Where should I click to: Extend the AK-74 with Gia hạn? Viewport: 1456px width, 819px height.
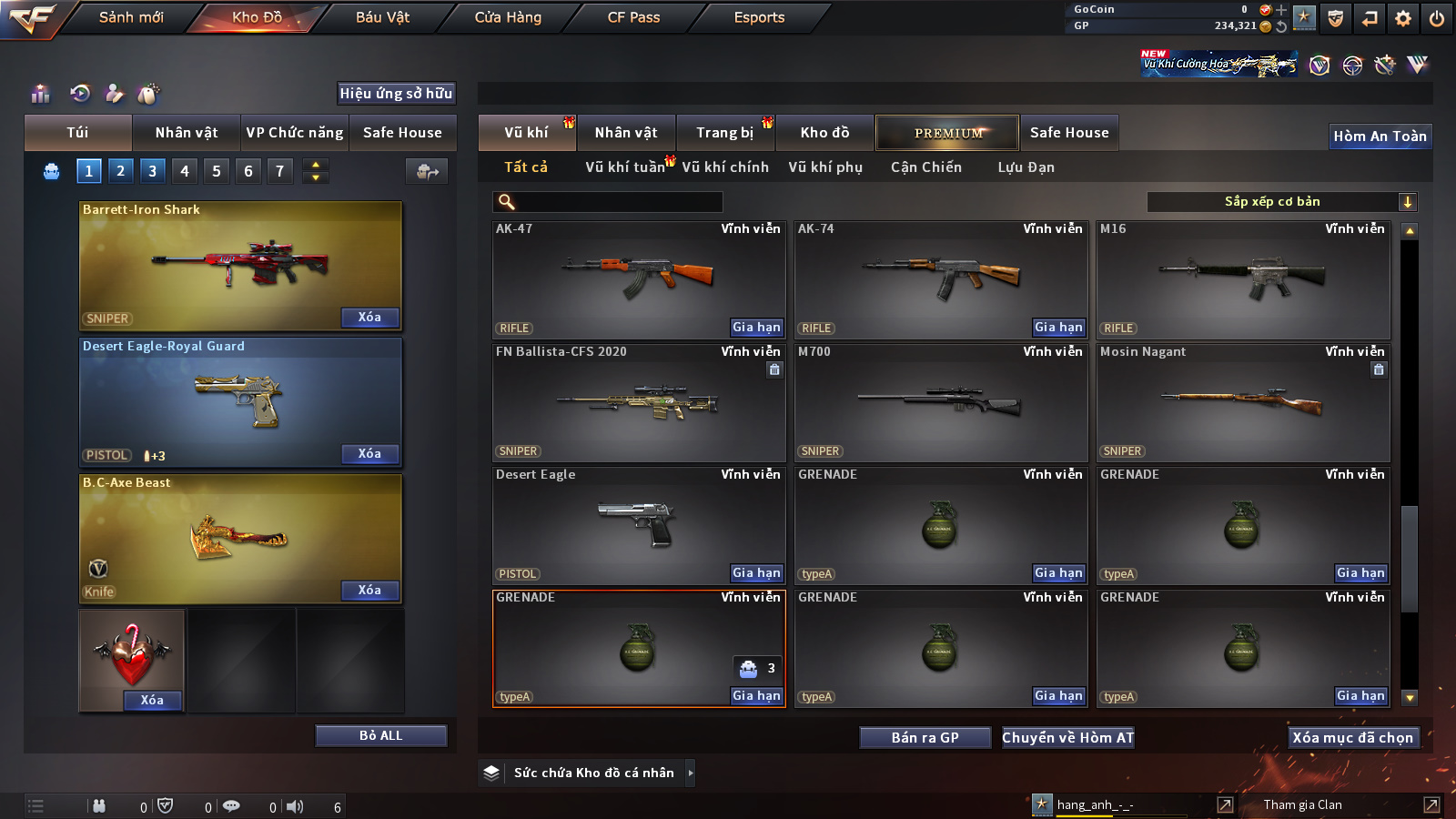(1058, 327)
